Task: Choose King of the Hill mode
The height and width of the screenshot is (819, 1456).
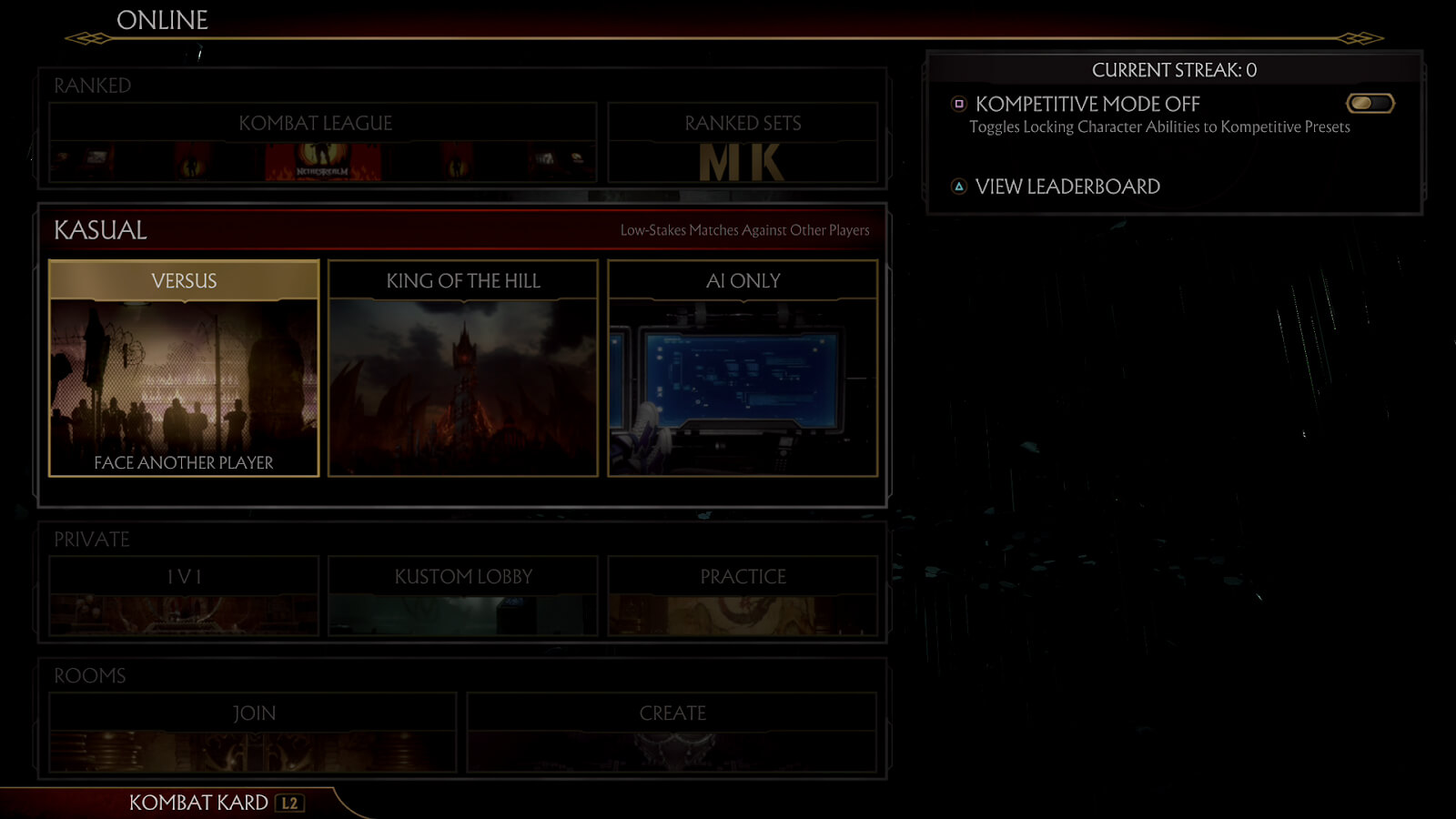Action: click(463, 369)
